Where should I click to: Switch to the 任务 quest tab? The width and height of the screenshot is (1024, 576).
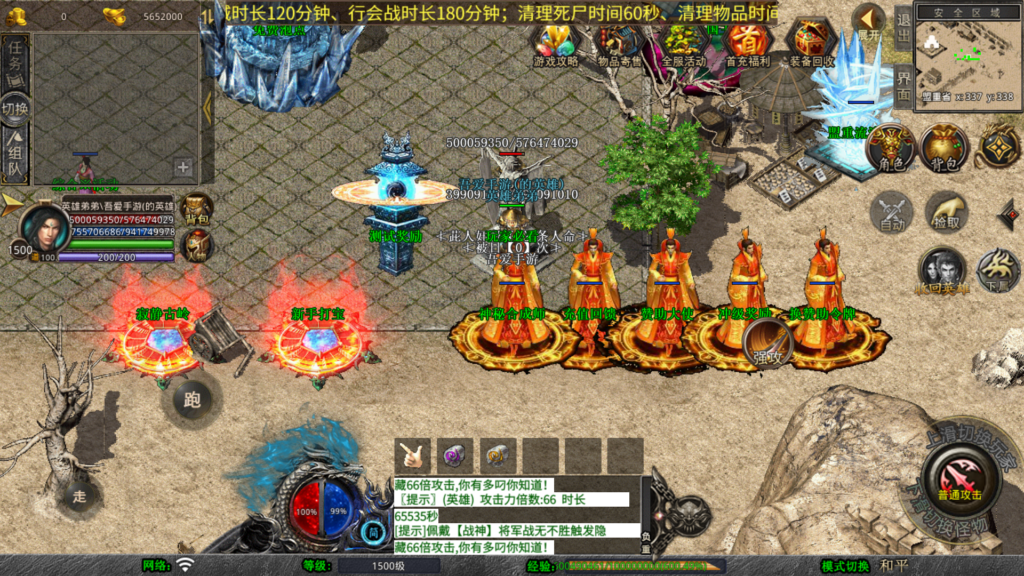pyautogui.click(x=15, y=58)
